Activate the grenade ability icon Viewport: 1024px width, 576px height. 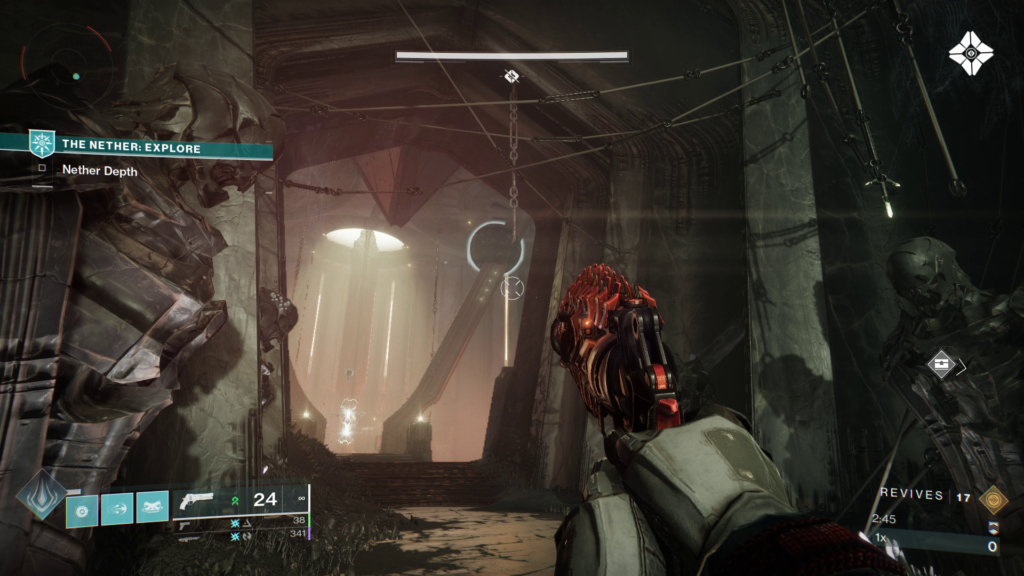pyautogui.click(x=82, y=510)
